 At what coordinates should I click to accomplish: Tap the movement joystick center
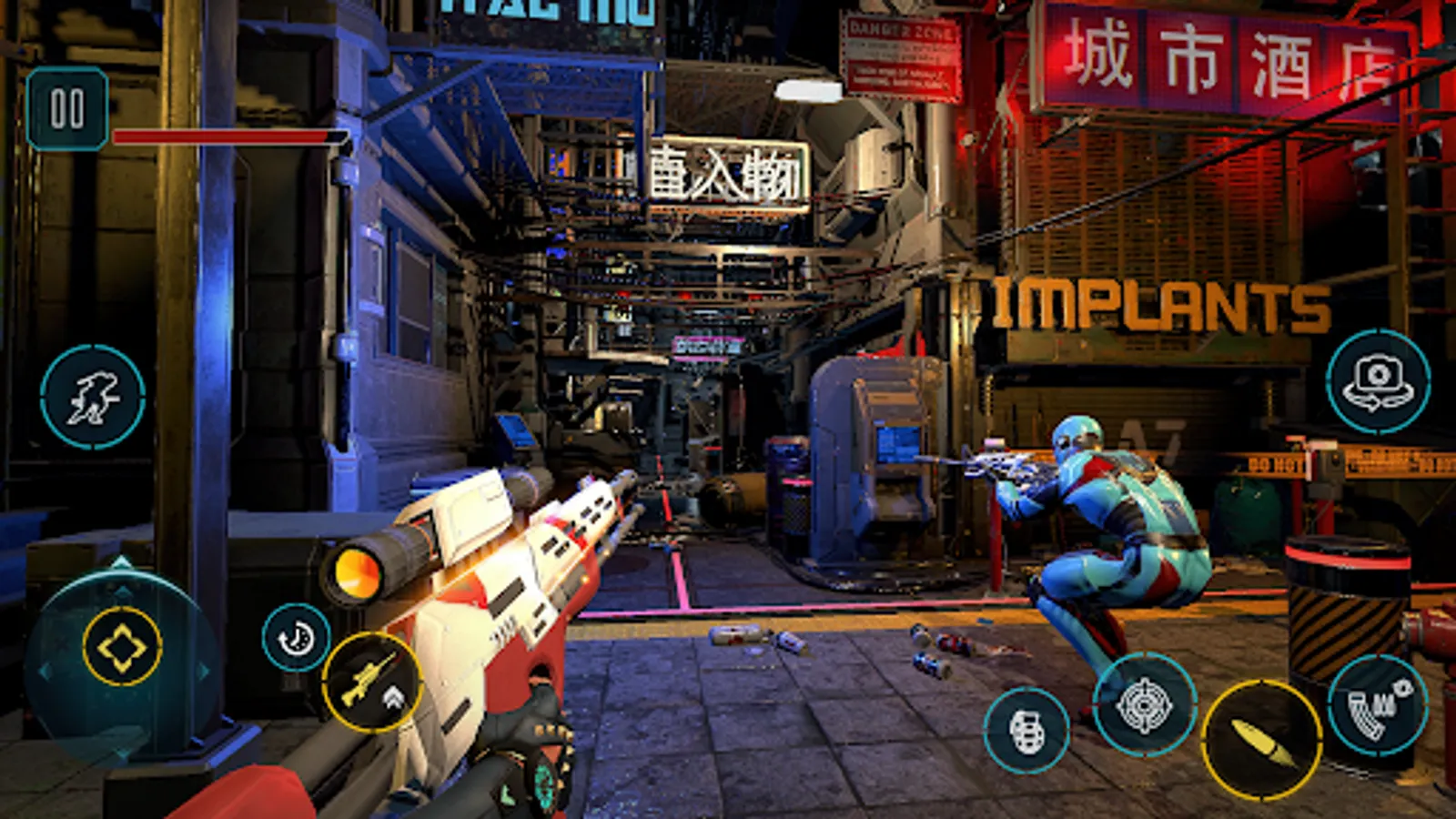point(122,647)
